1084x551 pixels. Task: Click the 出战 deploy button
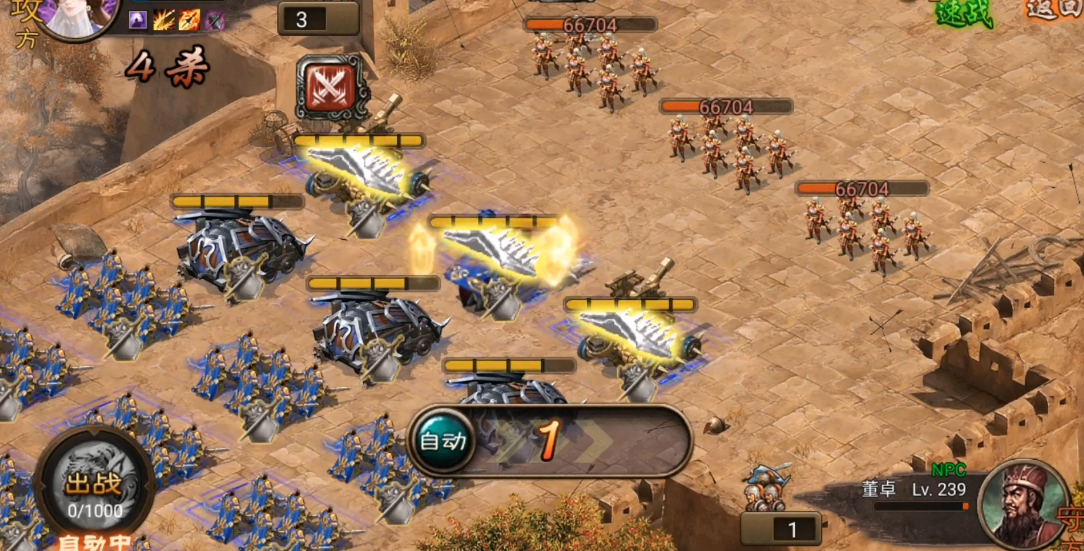[80, 485]
